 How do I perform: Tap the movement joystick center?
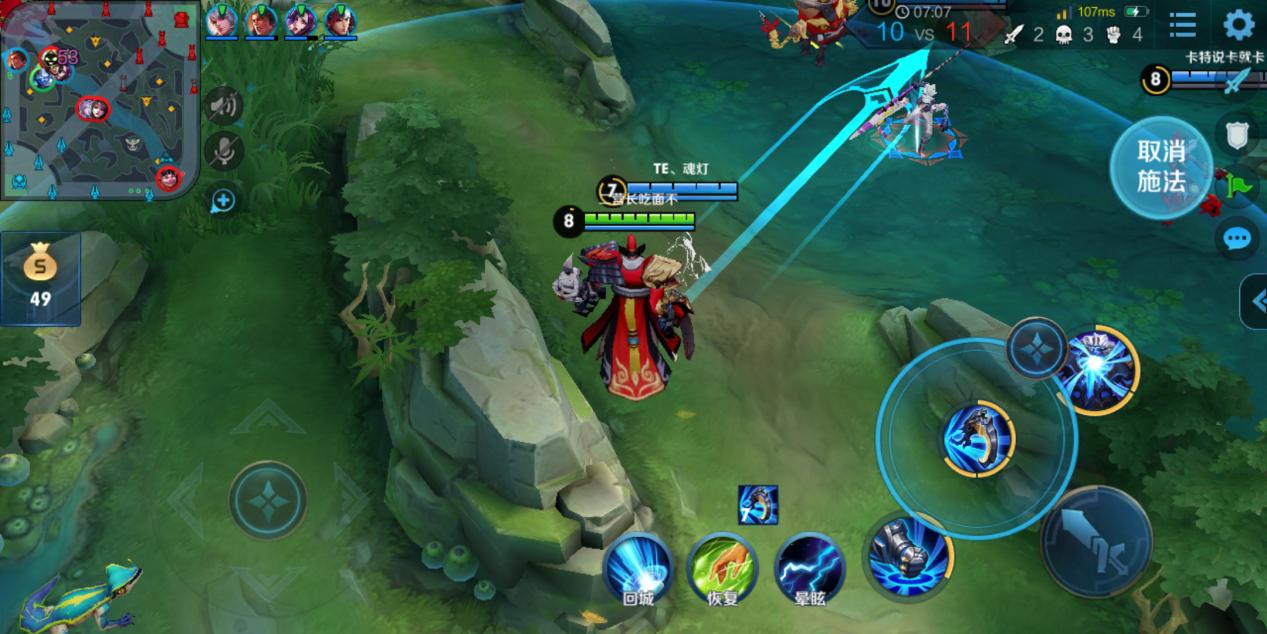(x=268, y=499)
